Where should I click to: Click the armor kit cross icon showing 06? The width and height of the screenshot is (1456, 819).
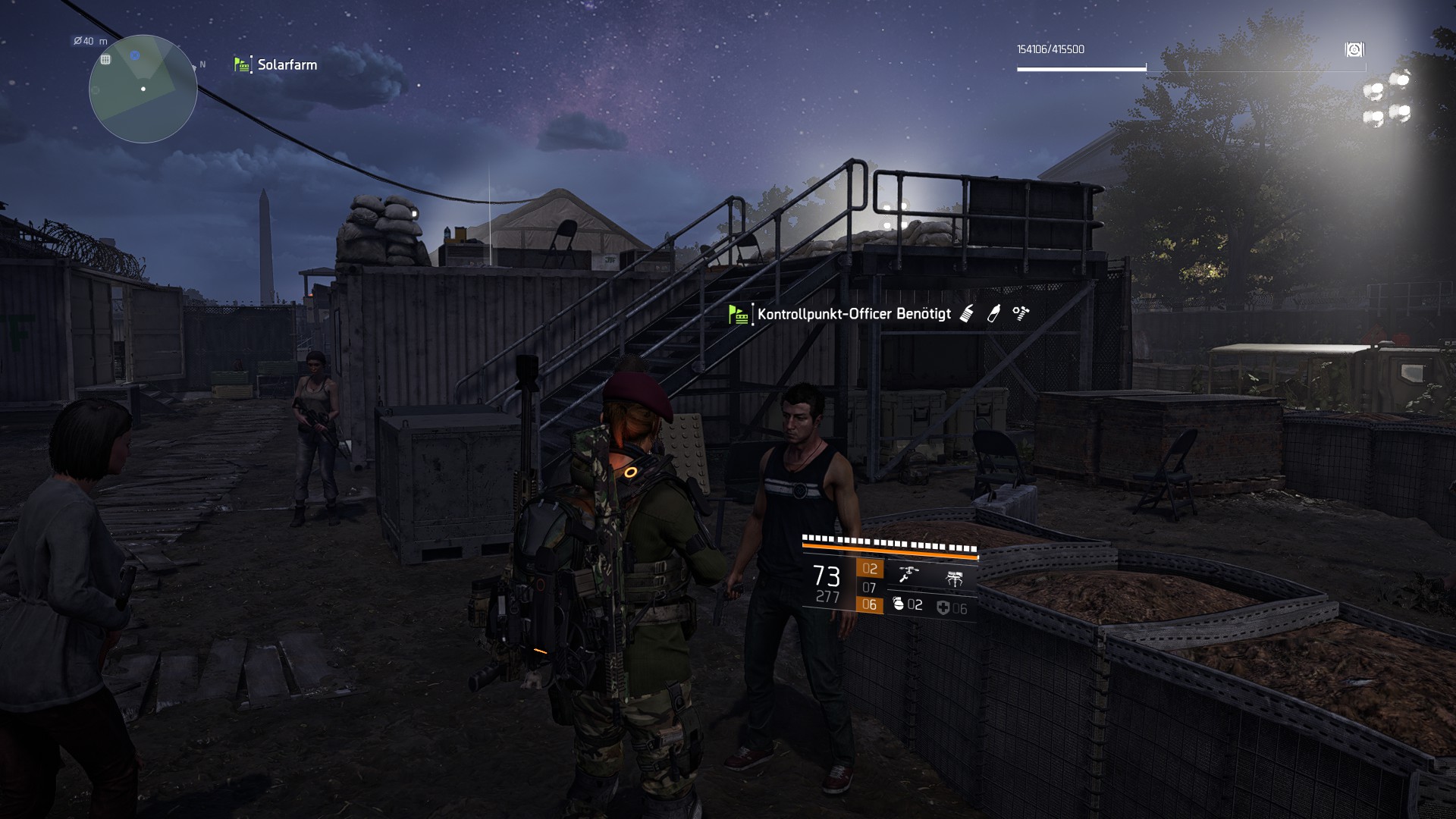945,607
